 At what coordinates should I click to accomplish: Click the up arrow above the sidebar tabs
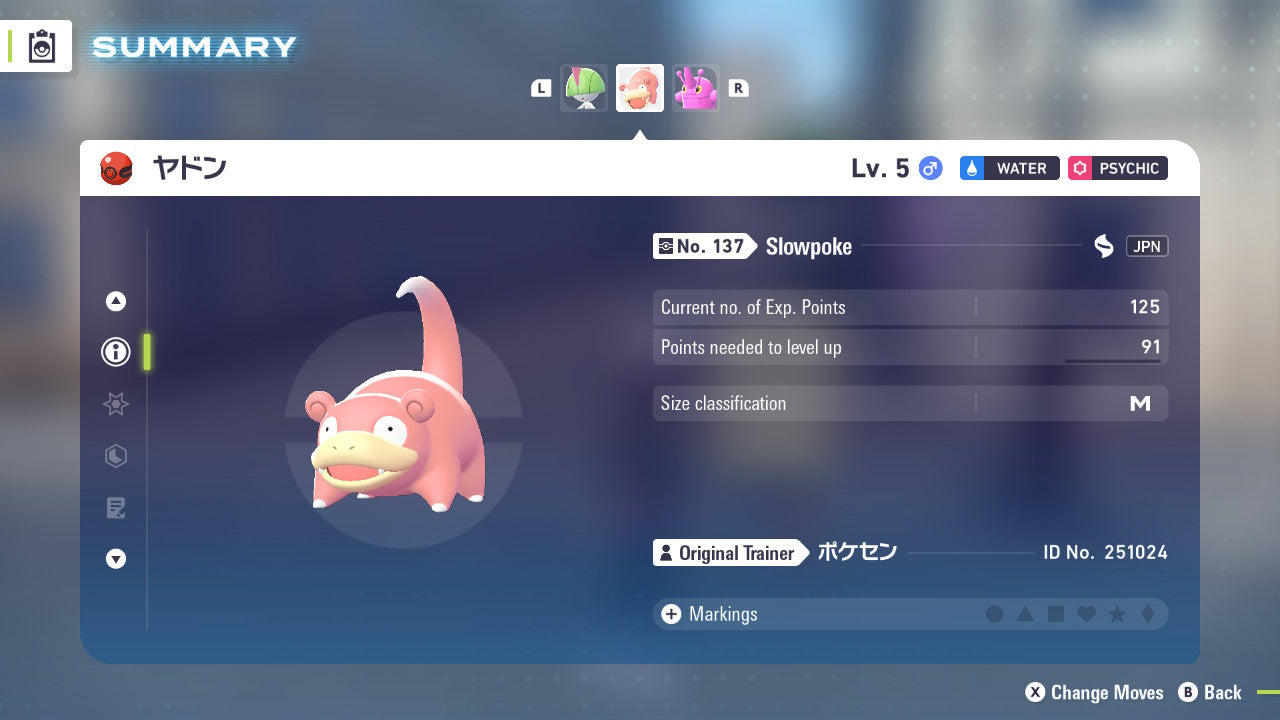coord(115,300)
